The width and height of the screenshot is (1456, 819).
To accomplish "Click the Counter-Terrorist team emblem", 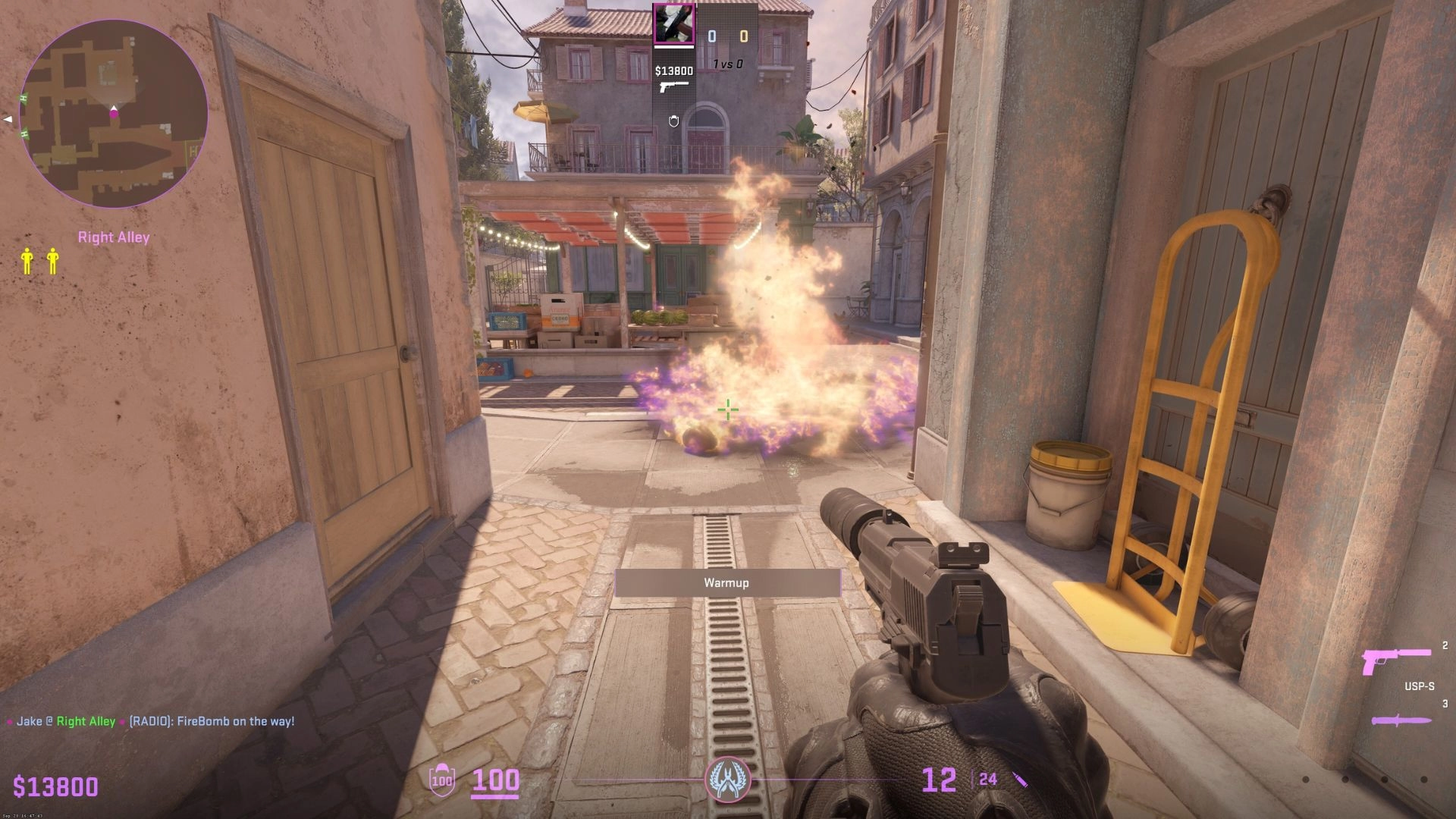I will tap(727, 780).
